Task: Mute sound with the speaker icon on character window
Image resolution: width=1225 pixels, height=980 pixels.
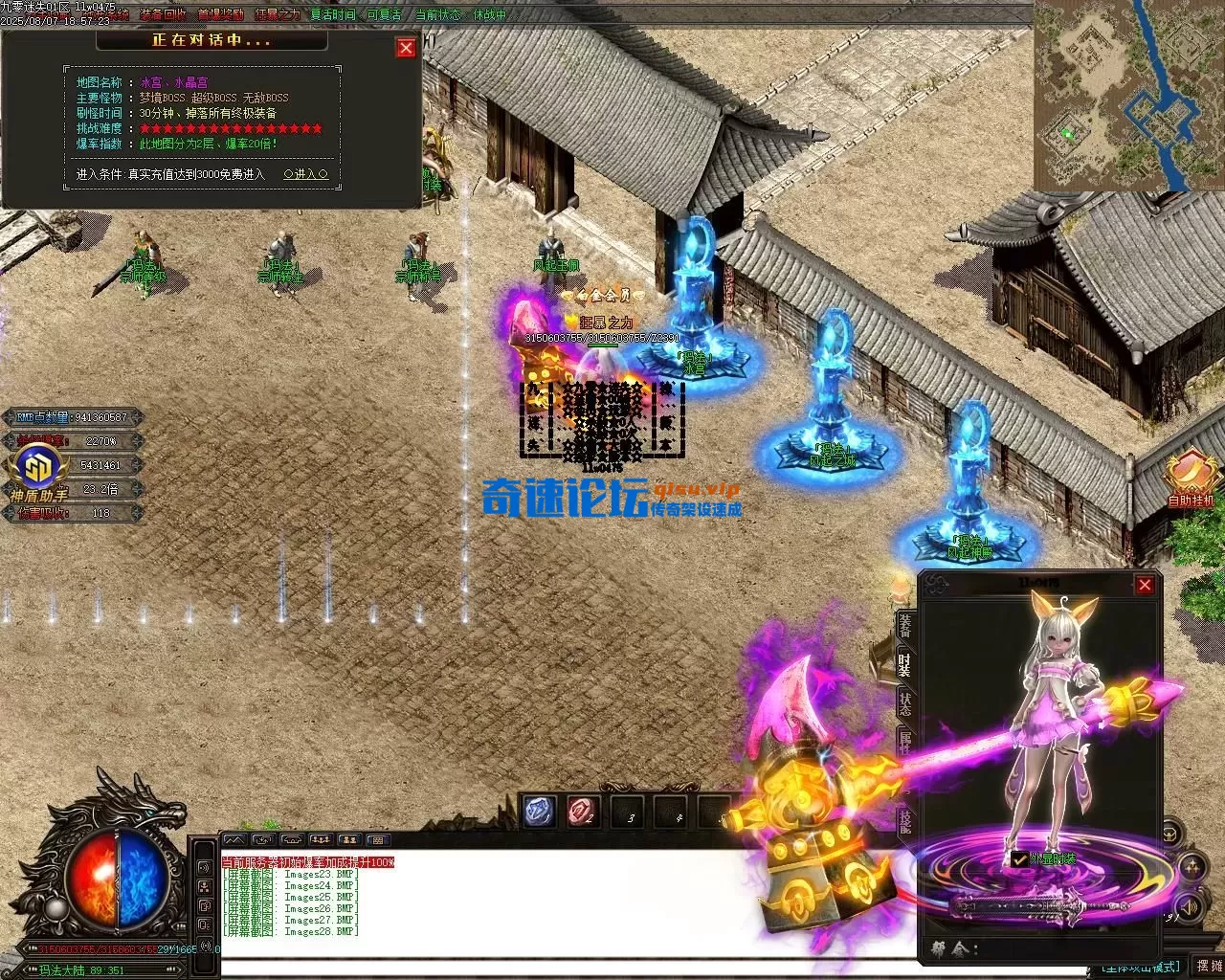Action: (1191, 905)
